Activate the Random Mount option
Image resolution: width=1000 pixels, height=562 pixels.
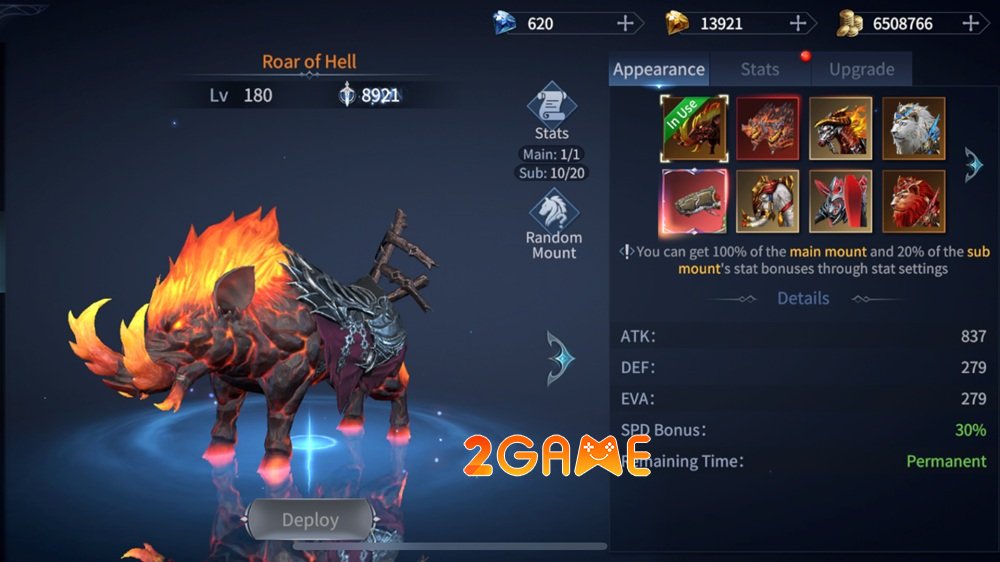tap(553, 214)
